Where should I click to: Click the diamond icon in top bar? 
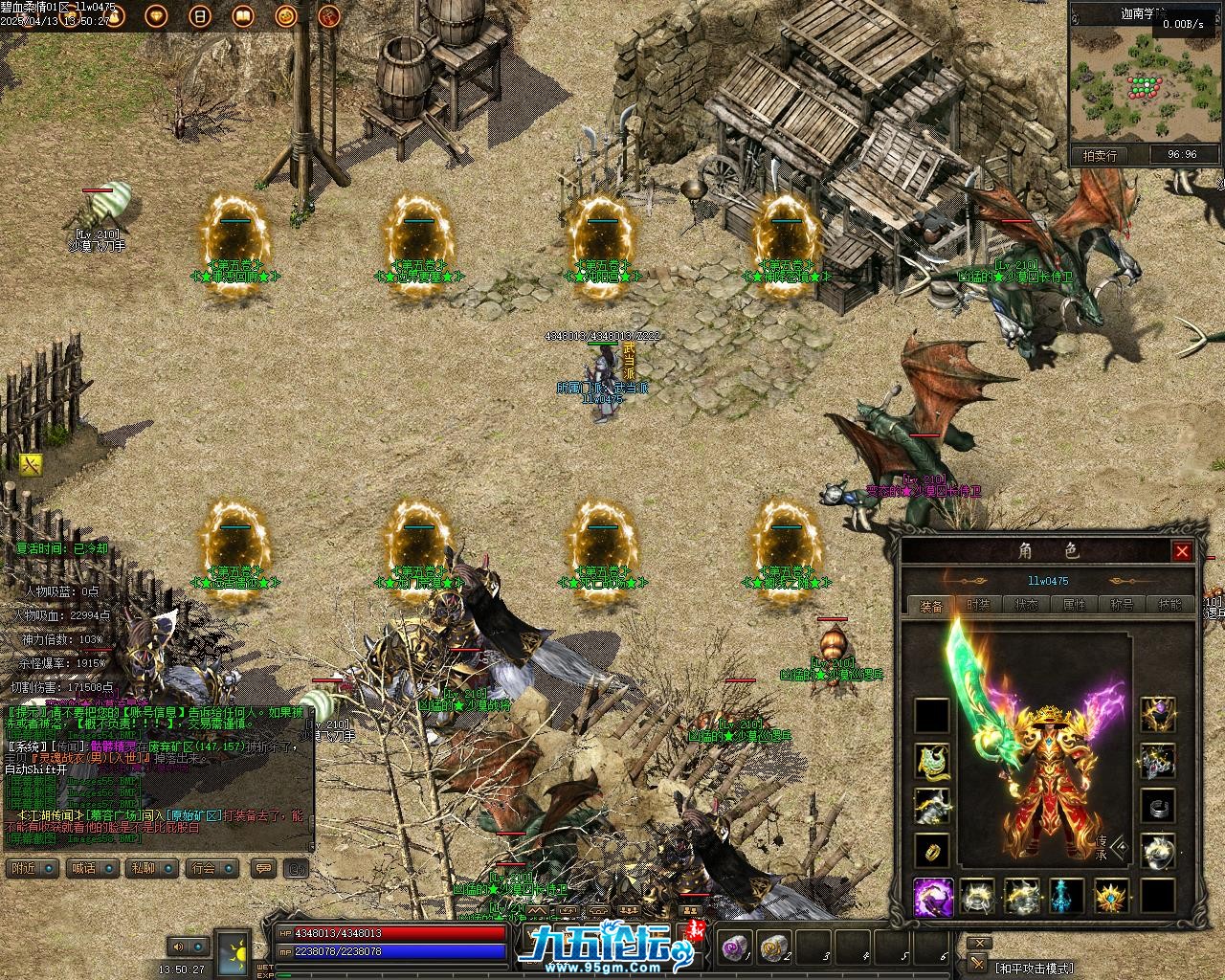pyautogui.click(x=158, y=15)
